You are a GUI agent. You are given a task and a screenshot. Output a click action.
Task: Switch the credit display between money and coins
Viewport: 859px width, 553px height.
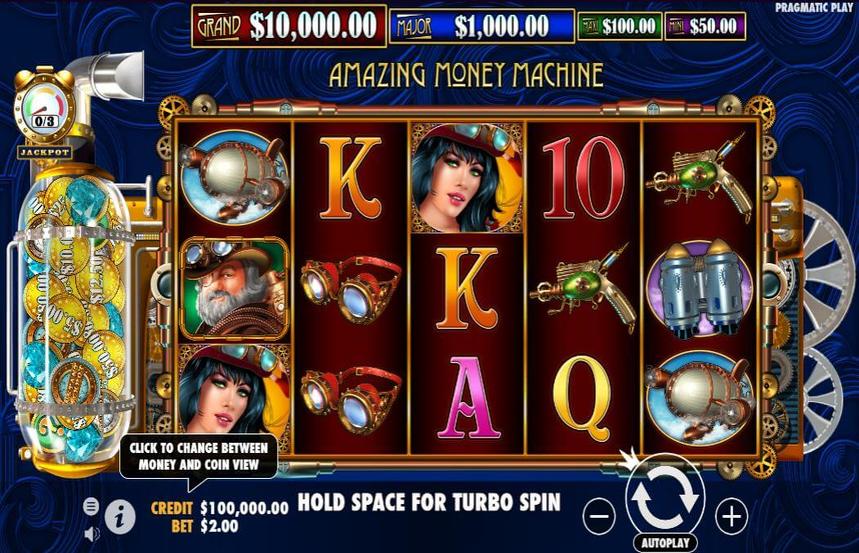(x=244, y=508)
